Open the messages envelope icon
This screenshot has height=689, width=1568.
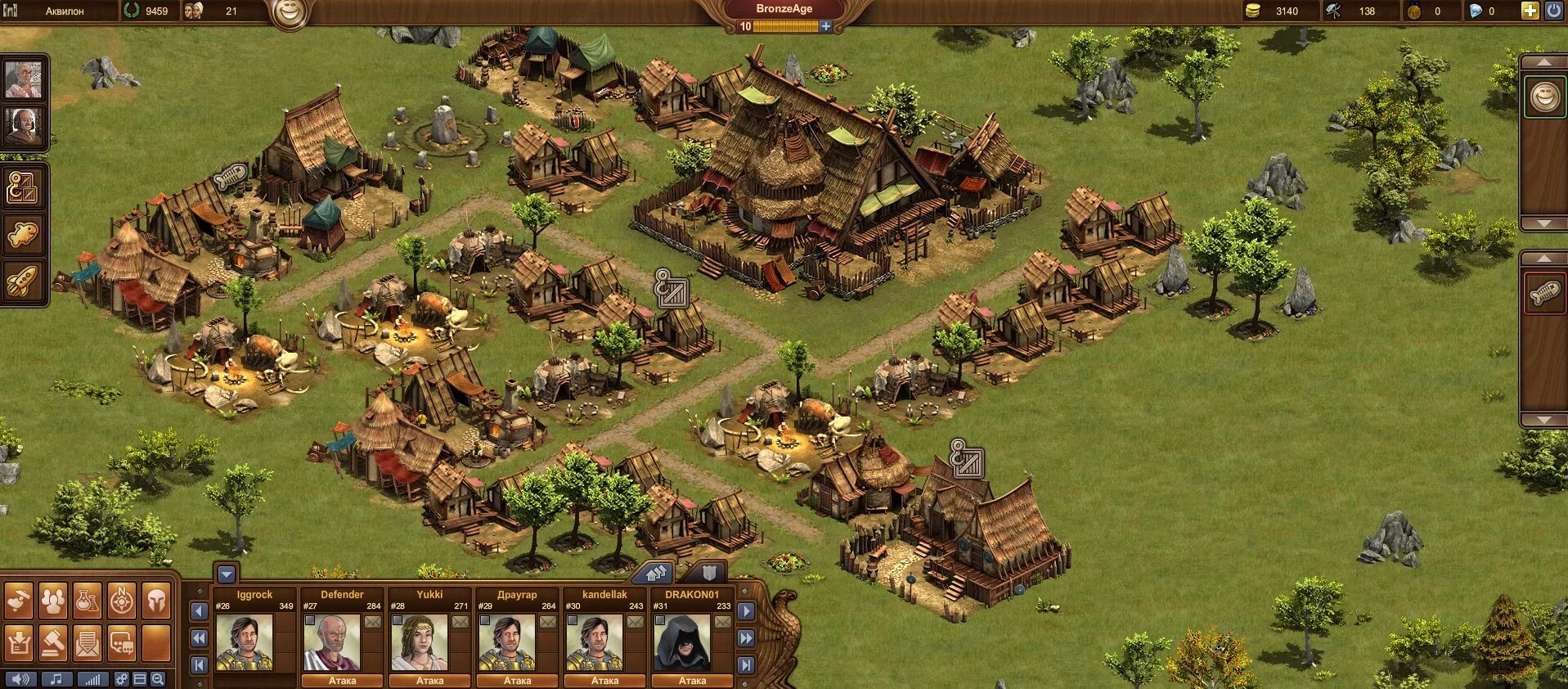coord(88,643)
